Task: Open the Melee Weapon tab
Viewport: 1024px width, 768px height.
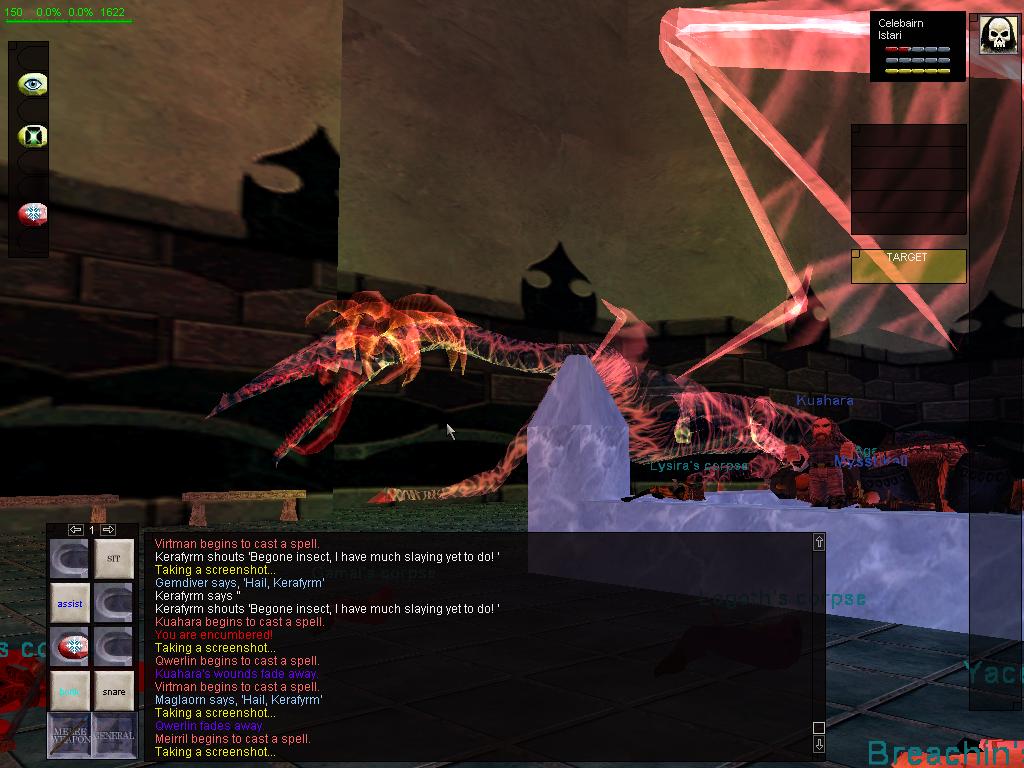Action: (69, 735)
